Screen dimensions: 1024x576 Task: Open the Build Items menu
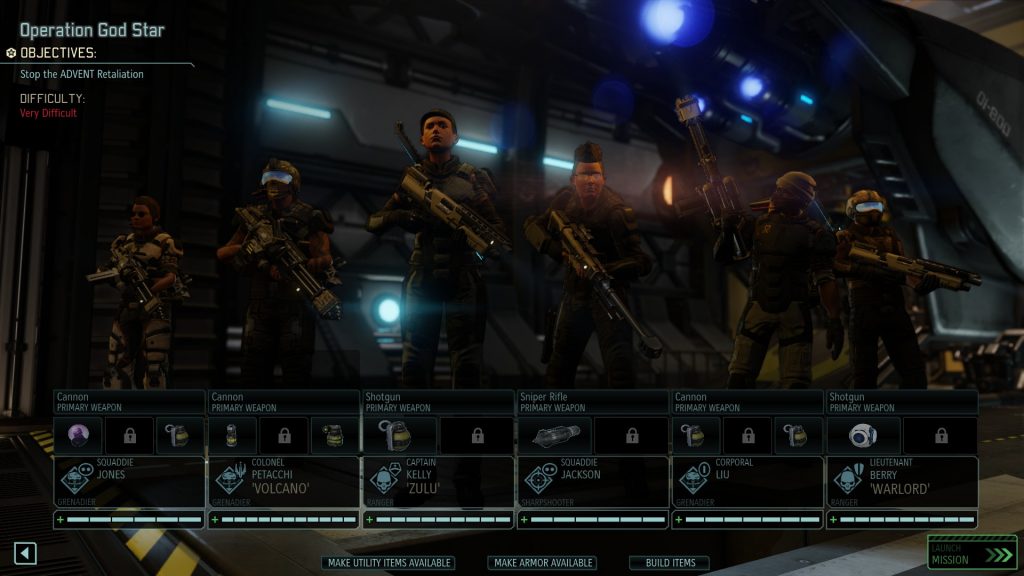(669, 563)
